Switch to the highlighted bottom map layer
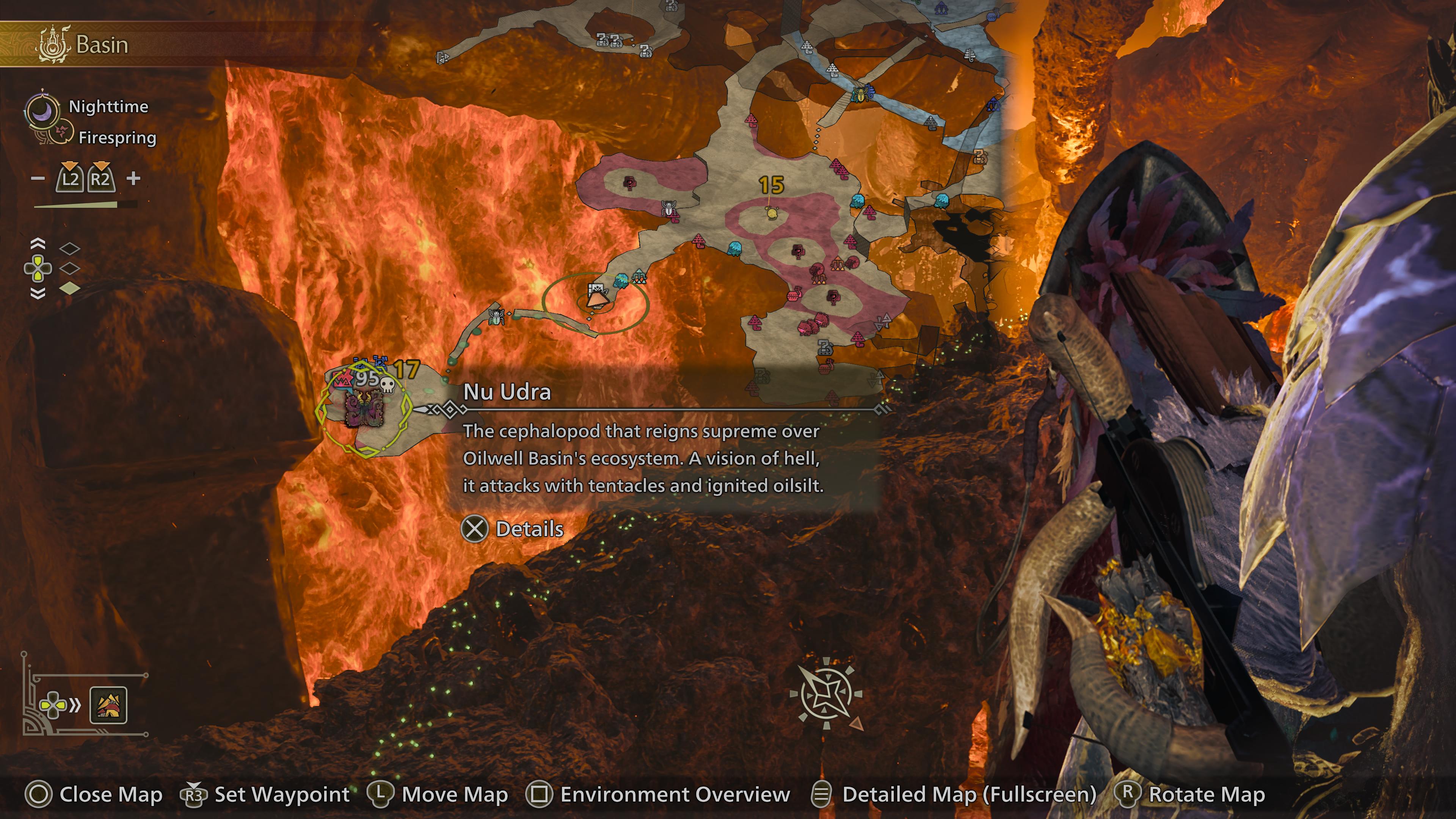 69,289
